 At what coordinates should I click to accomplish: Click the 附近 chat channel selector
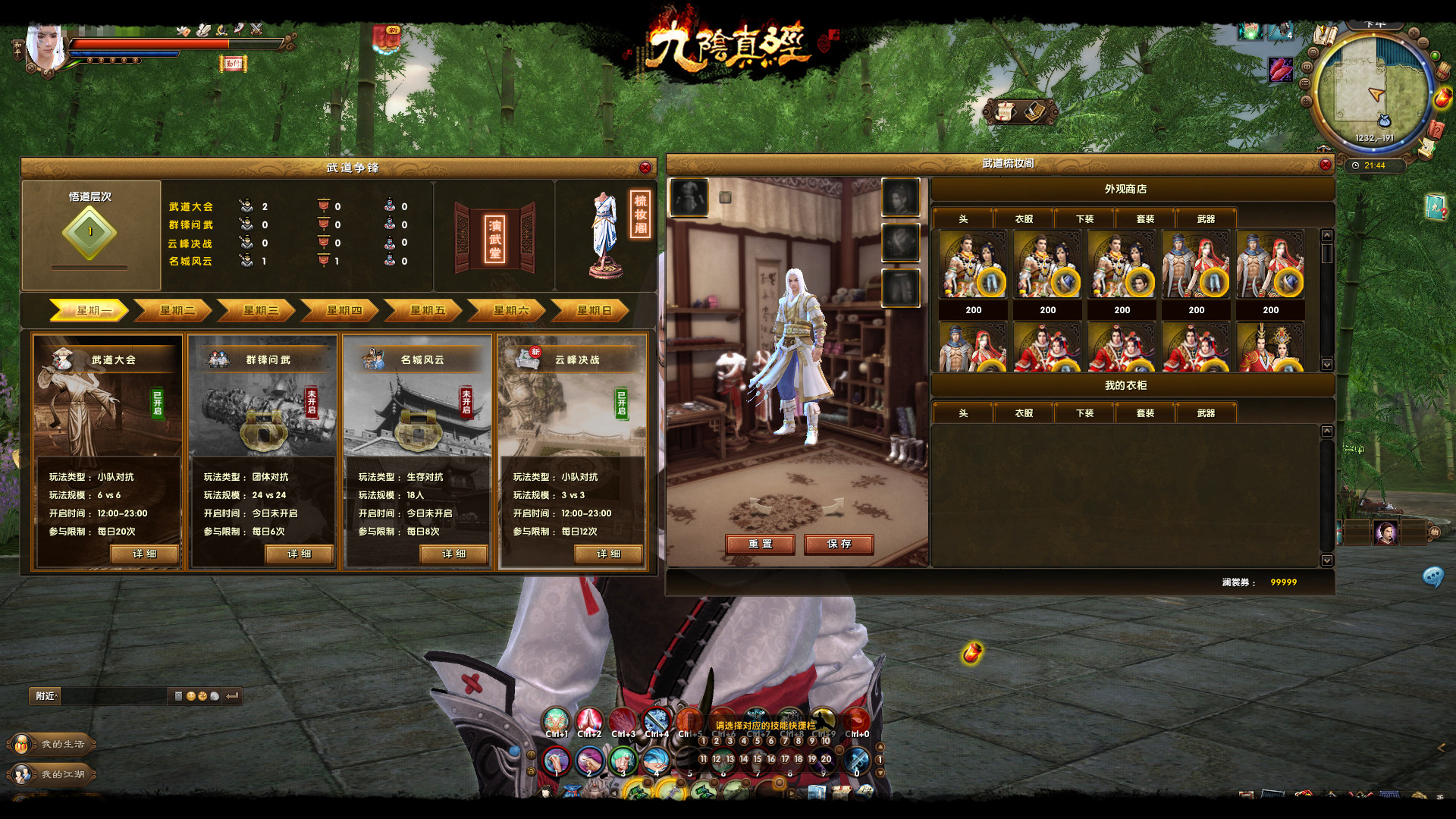pos(46,696)
